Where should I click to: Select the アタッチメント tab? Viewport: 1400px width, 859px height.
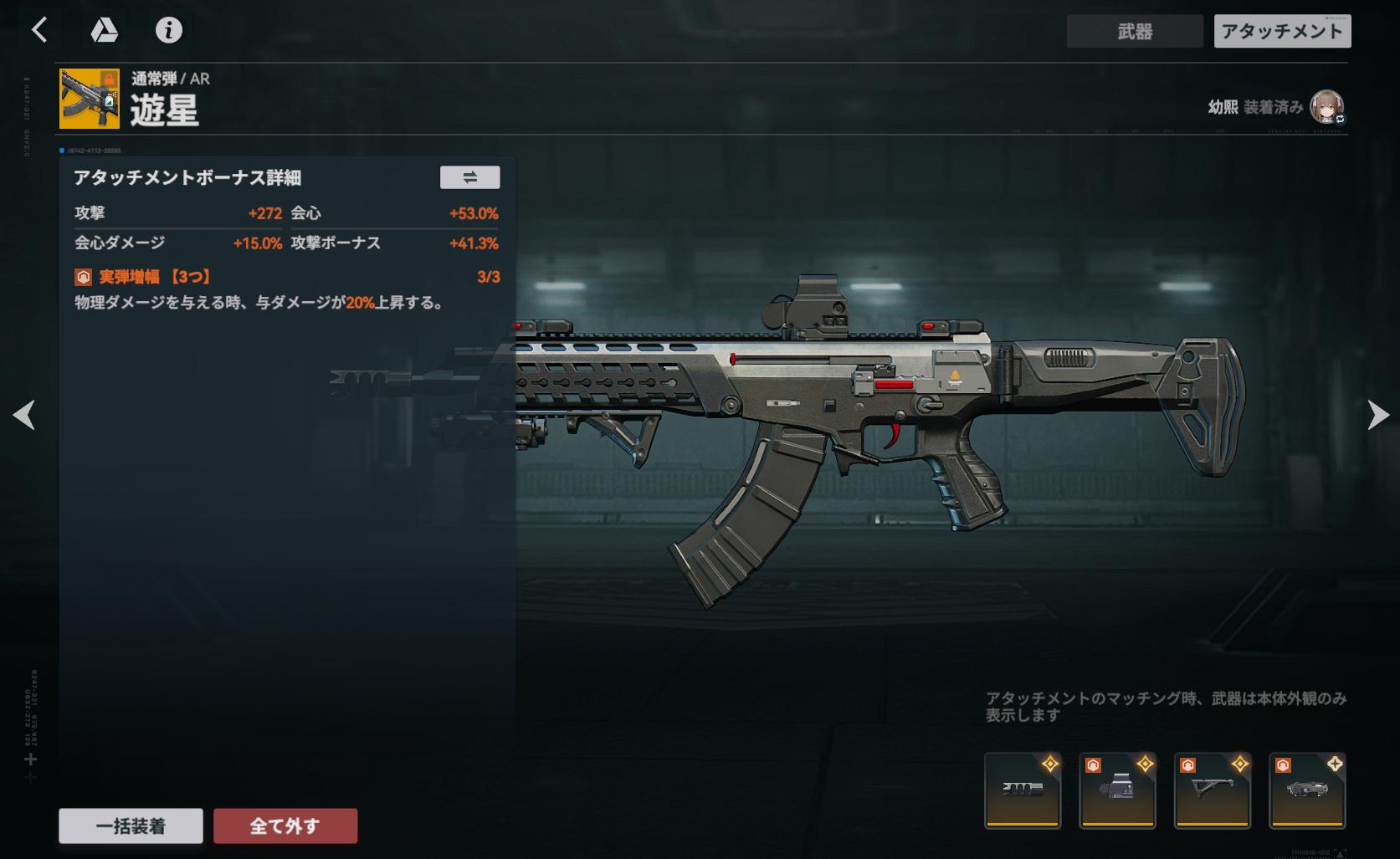[x=1282, y=32]
